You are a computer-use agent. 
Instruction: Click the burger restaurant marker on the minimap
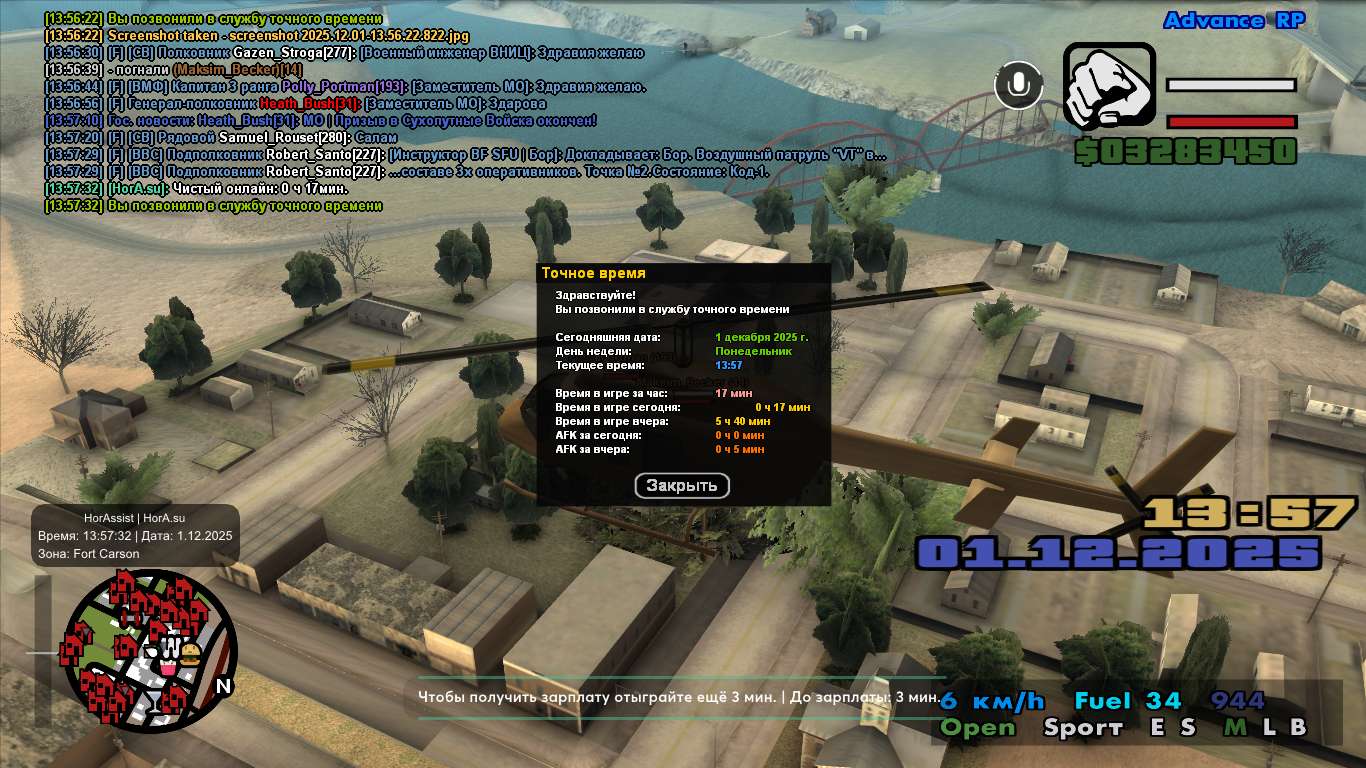coord(191,655)
